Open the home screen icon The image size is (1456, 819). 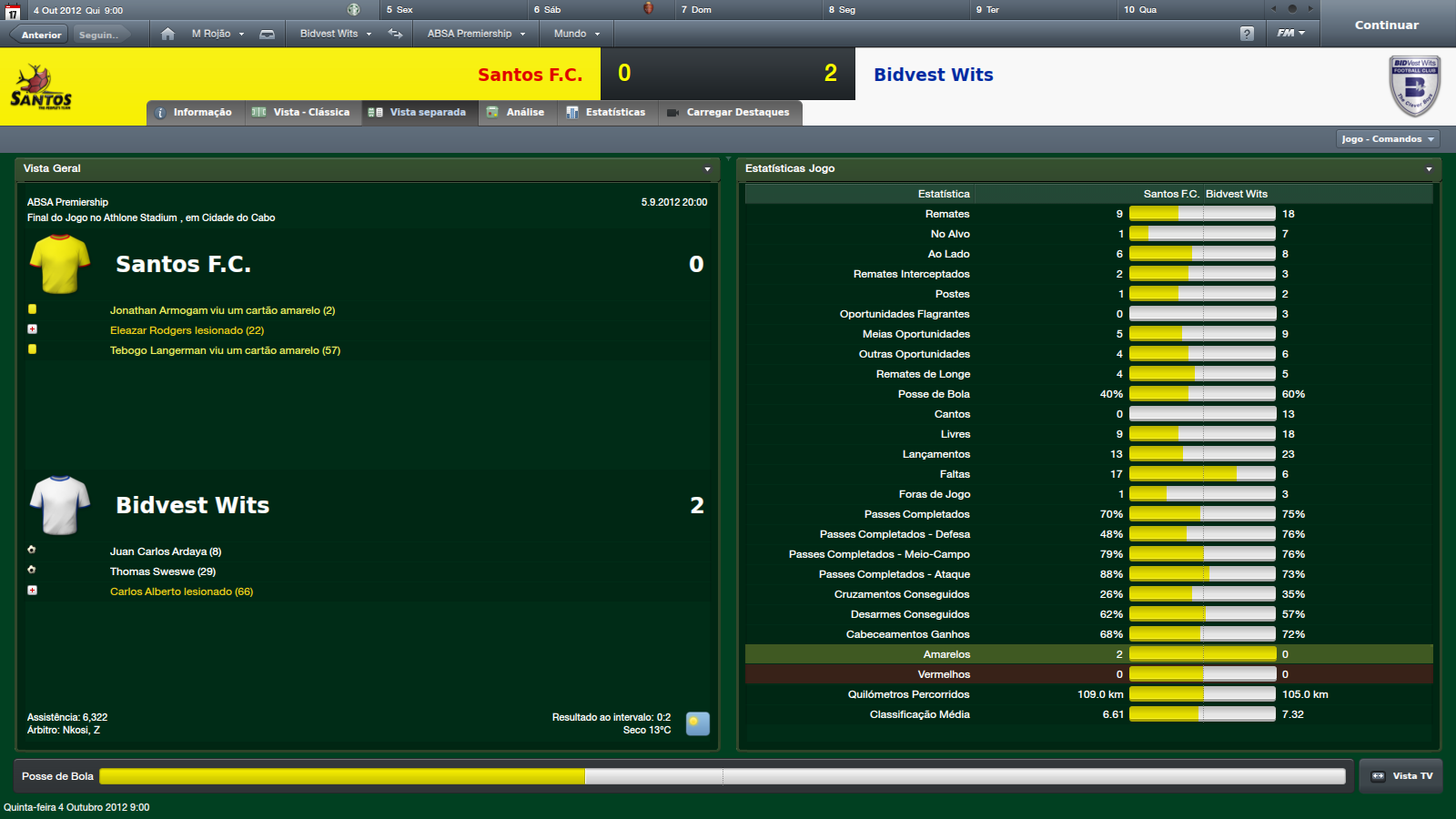point(167,34)
